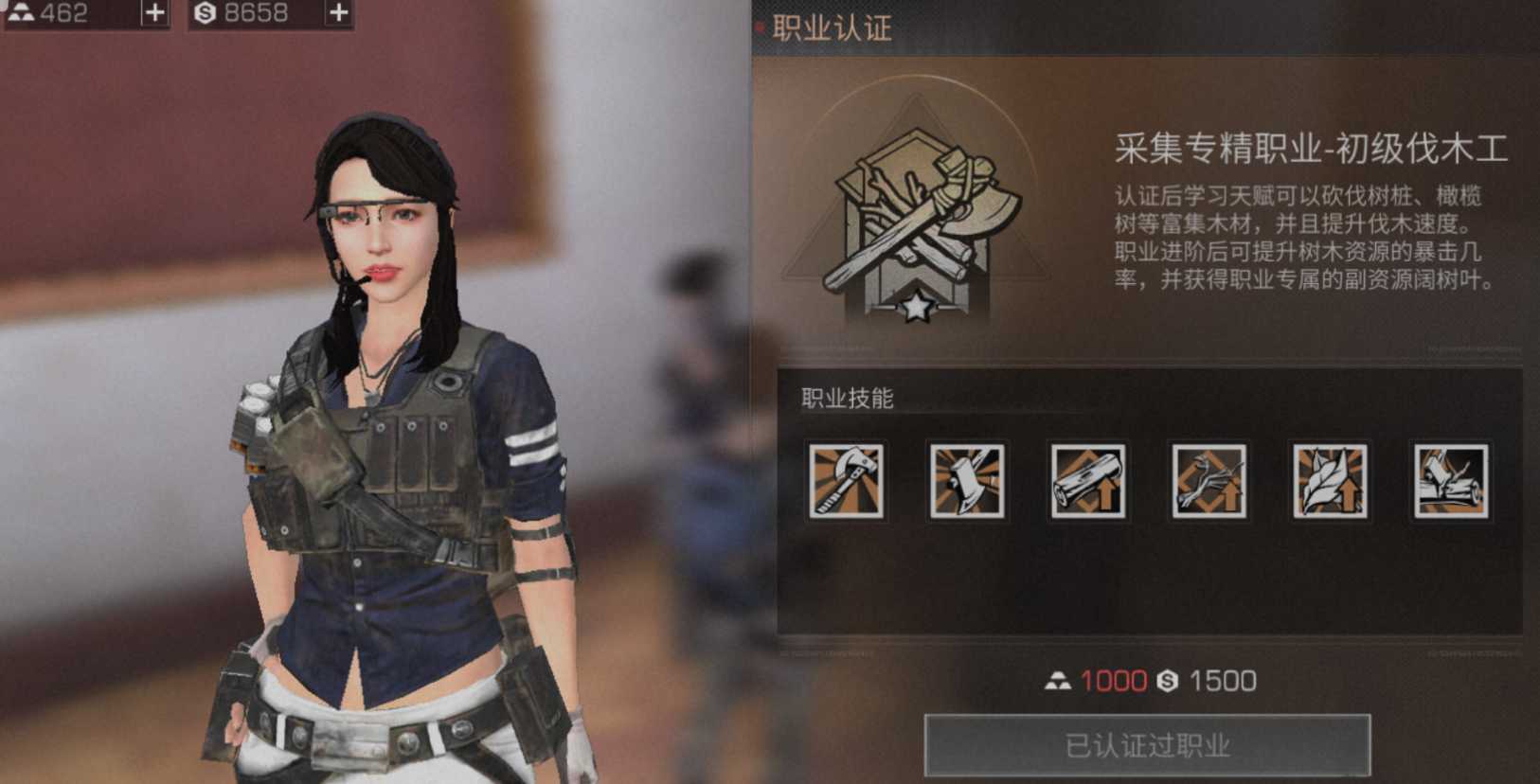Image resolution: width=1540 pixels, height=784 pixels.
Task: Open the log yield increase skill icon
Action: click(1087, 483)
